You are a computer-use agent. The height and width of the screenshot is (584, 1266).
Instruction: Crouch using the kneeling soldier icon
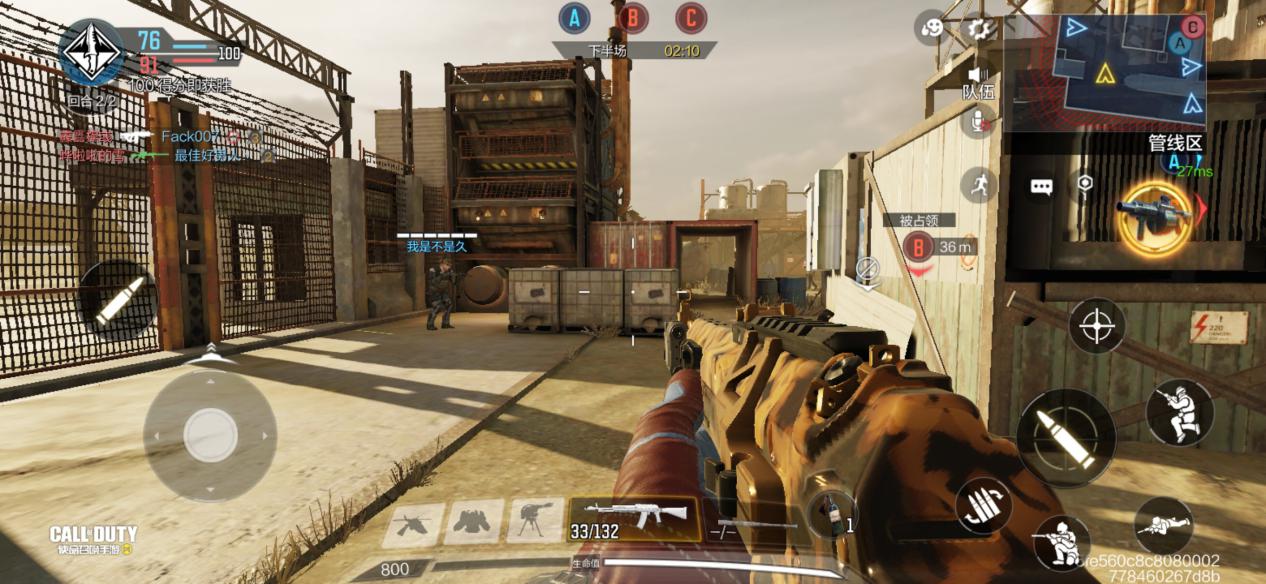(1062, 541)
